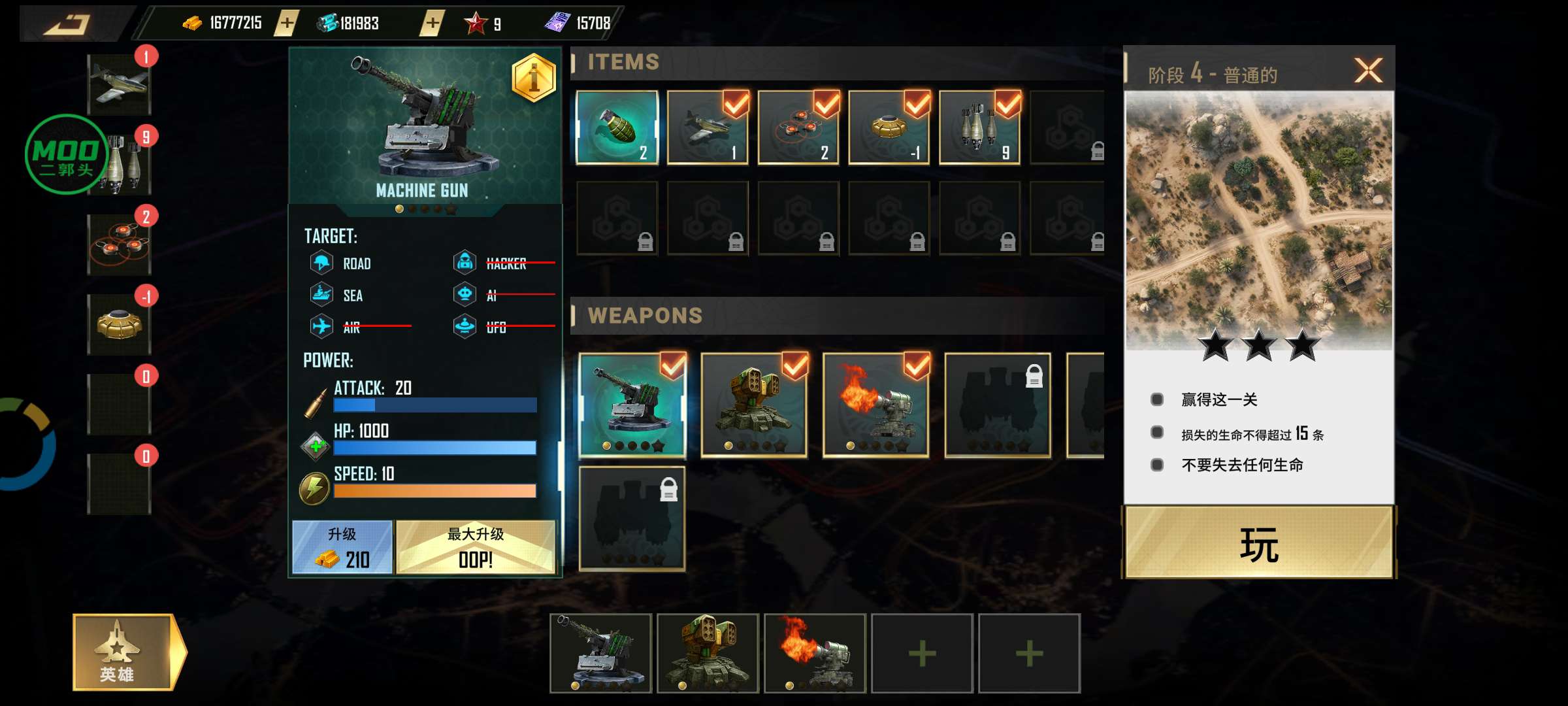
Task: Select the grenade item slot
Action: click(617, 127)
